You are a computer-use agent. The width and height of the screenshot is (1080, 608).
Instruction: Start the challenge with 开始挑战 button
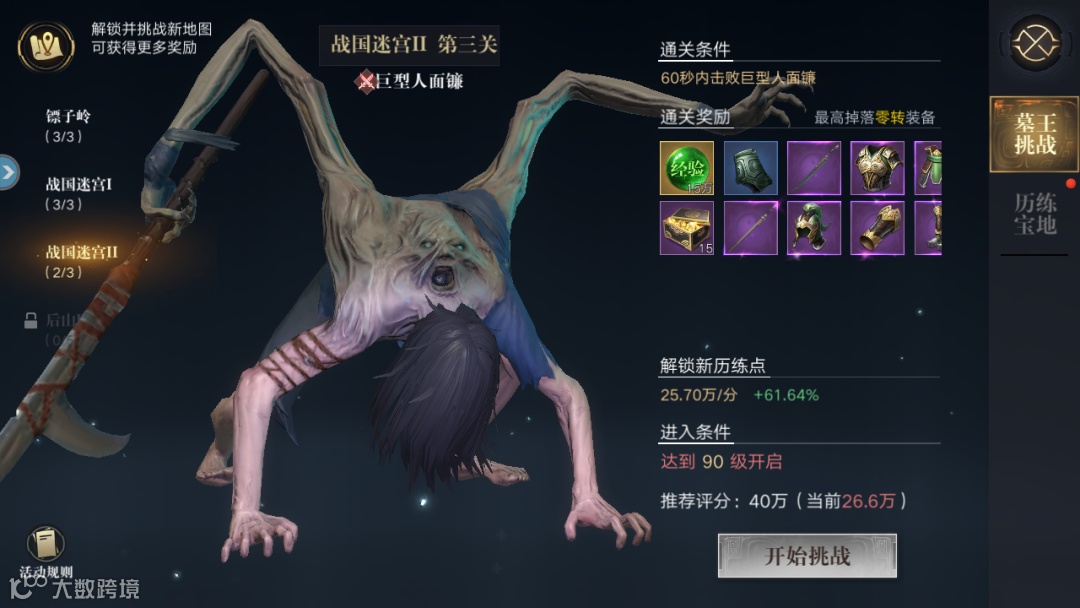pyautogui.click(x=807, y=556)
